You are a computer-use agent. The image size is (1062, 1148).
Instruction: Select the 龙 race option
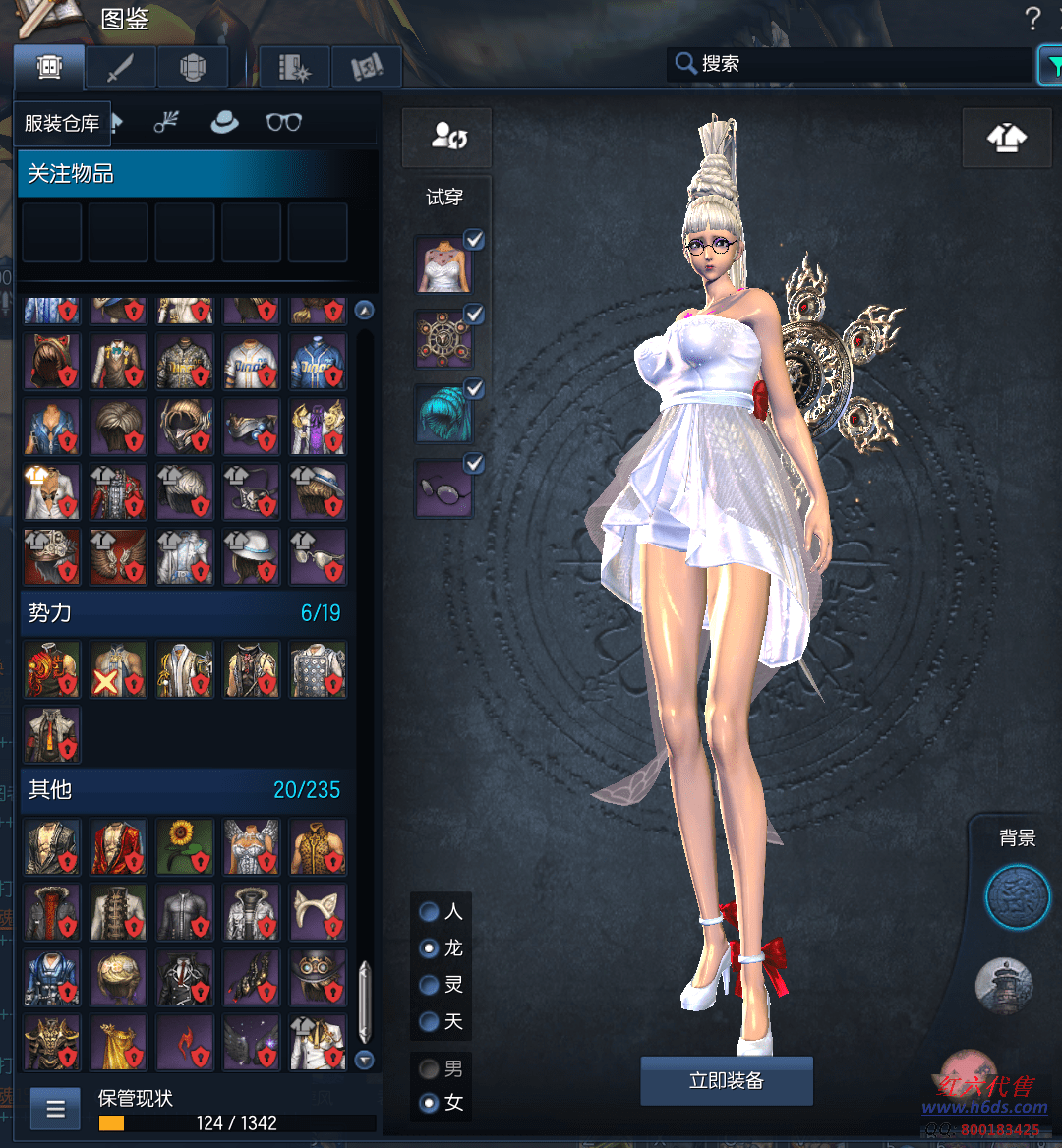pos(430,948)
